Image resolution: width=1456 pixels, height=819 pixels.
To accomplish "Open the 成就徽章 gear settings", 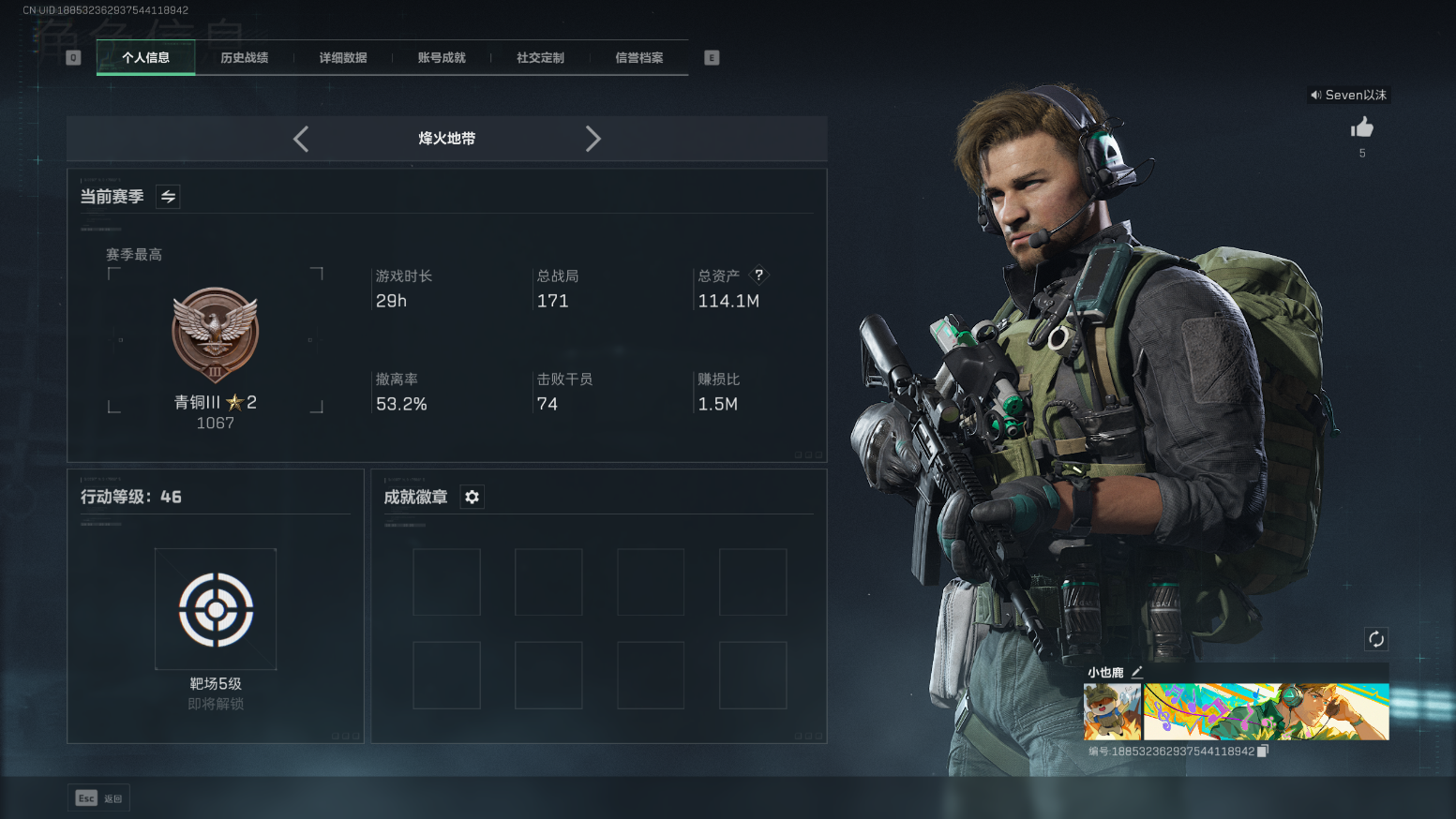I will (x=473, y=497).
